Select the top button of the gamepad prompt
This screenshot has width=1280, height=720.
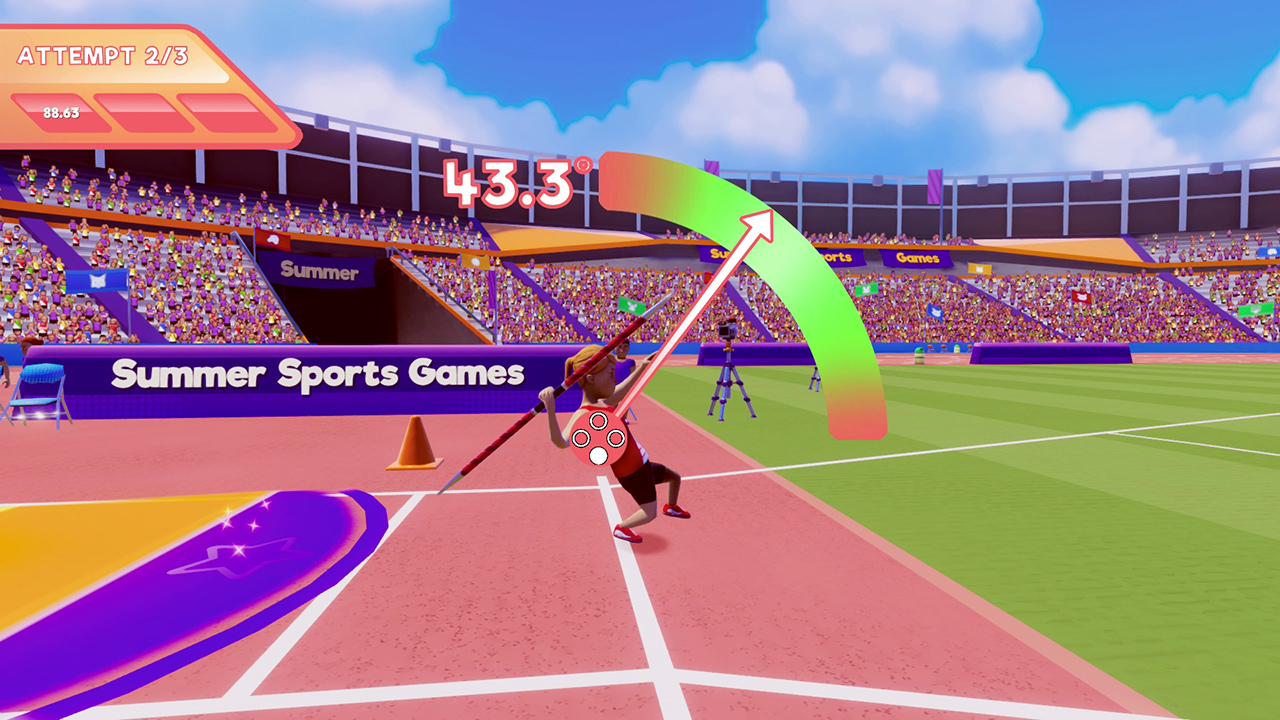tap(599, 420)
